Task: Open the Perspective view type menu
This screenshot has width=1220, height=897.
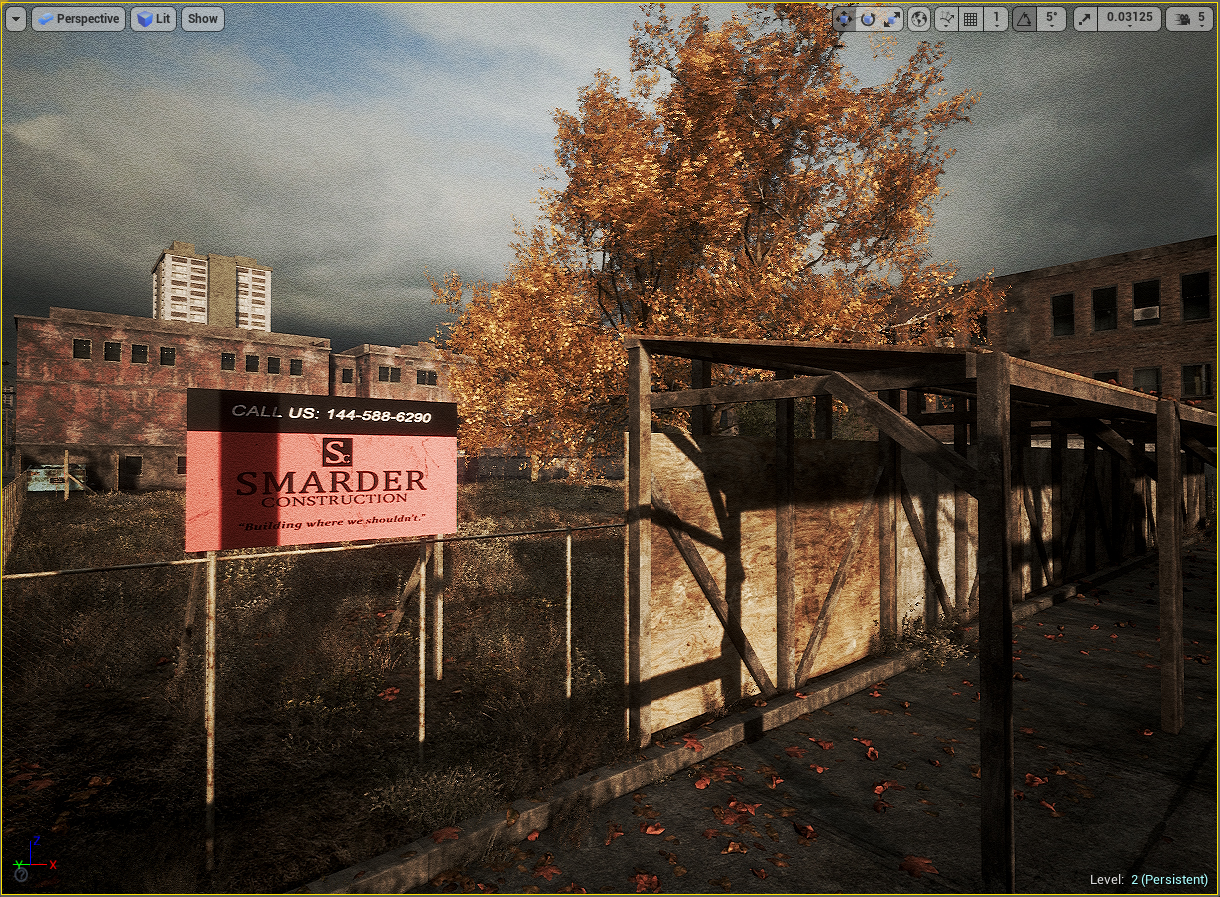Action: tap(78, 19)
